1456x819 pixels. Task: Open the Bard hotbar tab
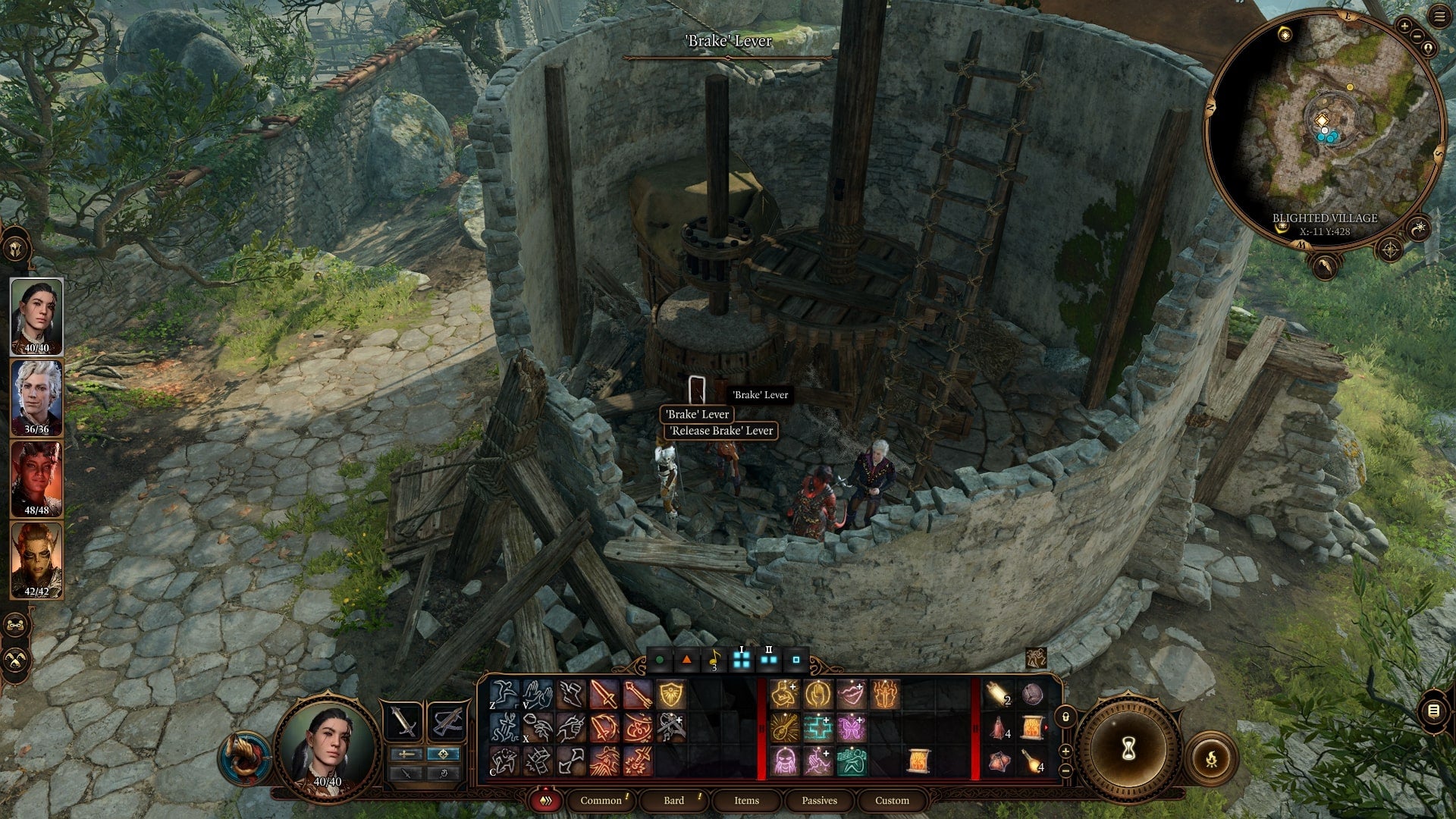pos(673,800)
